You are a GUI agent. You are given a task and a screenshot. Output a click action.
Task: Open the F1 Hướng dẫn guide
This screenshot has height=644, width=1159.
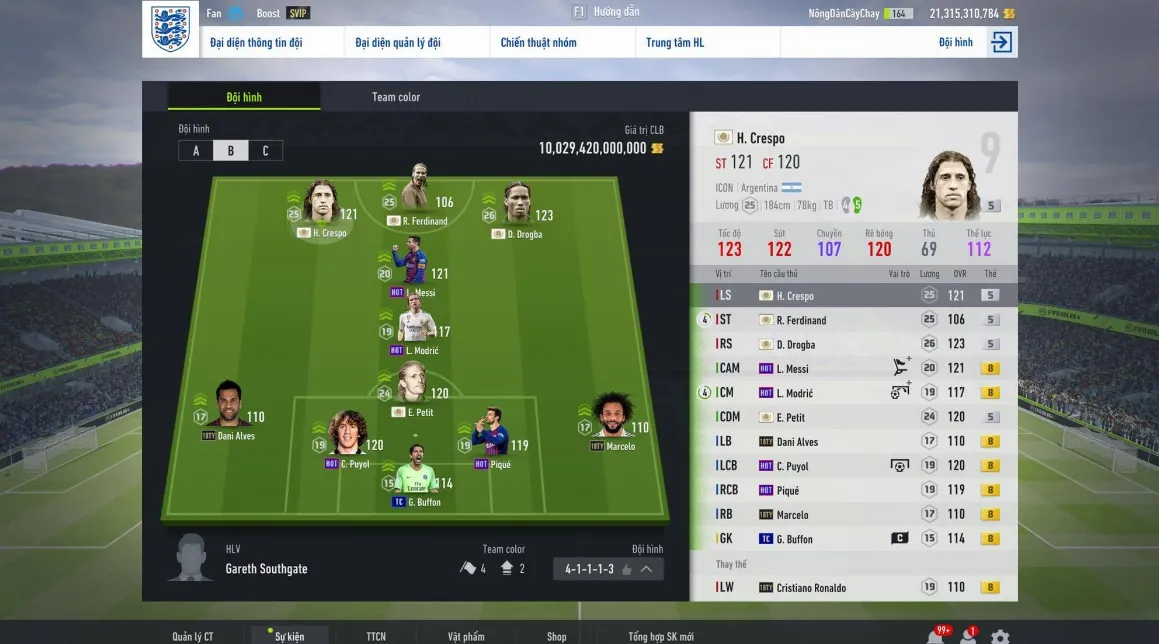coord(606,12)
